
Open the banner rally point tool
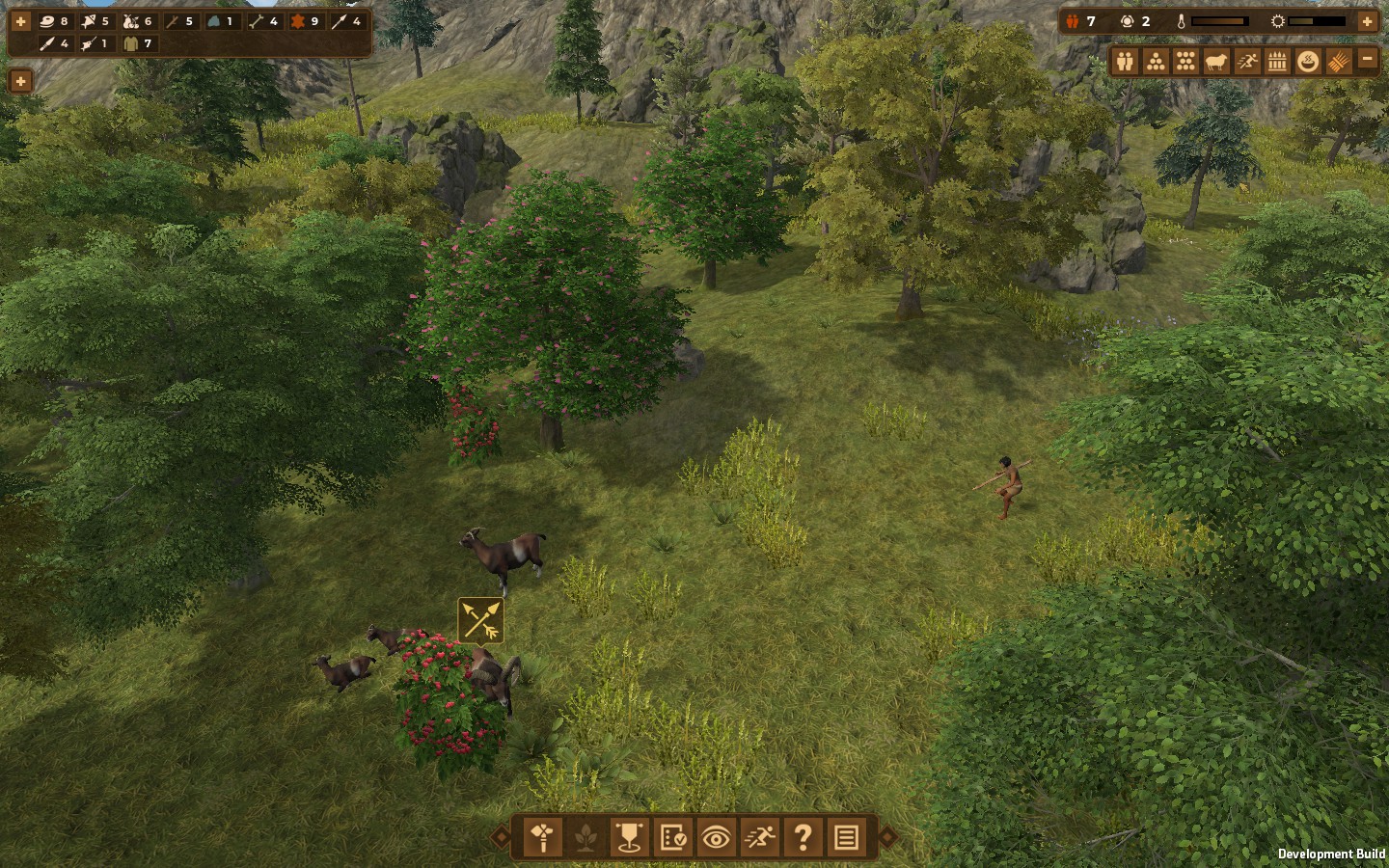(628, 837)
